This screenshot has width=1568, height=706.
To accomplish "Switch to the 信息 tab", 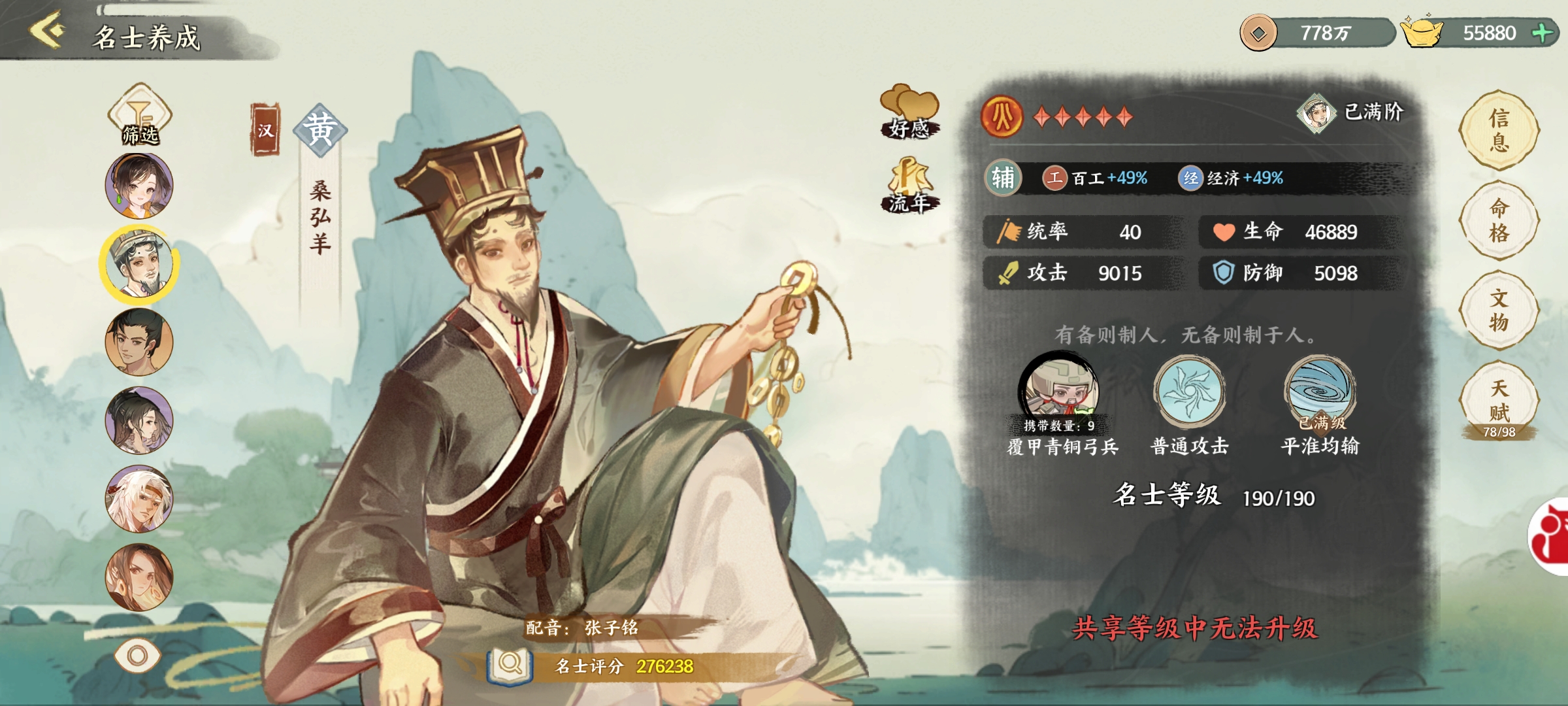I will coord(1499,130).
